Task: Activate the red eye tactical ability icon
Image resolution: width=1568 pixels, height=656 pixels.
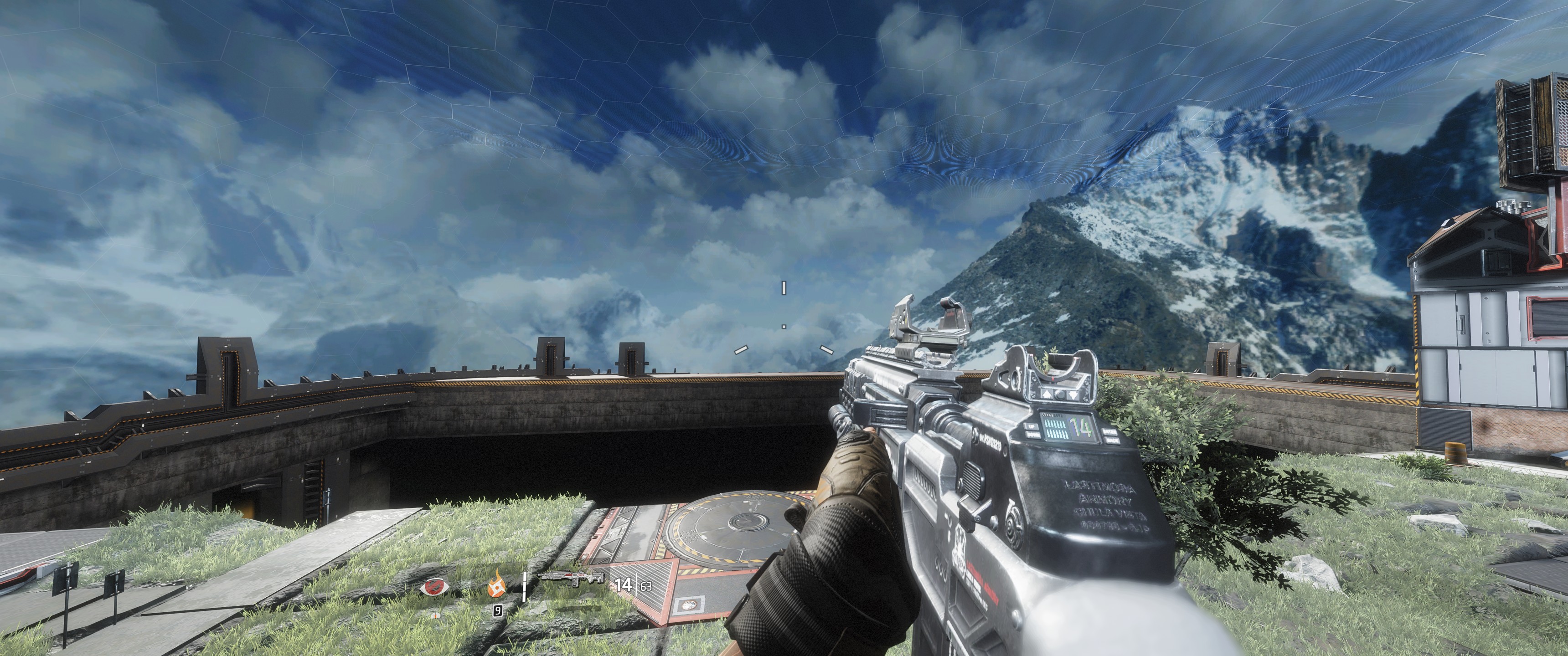Action: pos(434,587)
